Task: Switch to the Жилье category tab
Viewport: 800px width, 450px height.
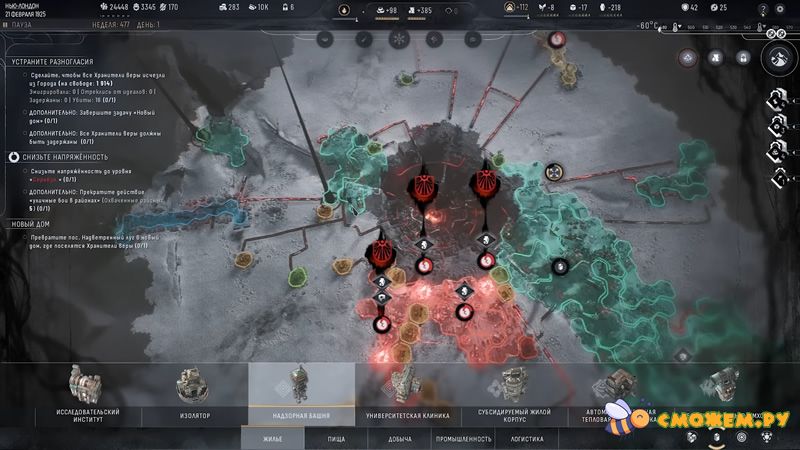Action: 270,438
